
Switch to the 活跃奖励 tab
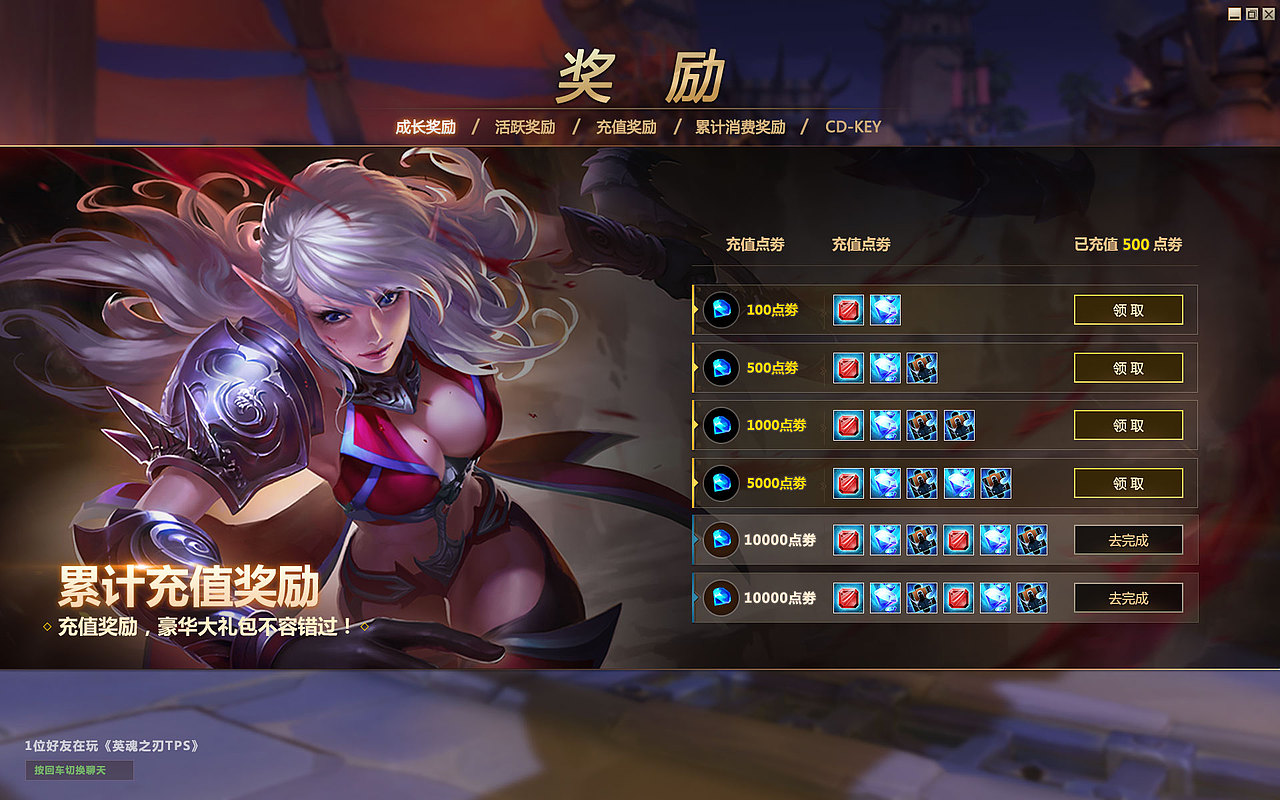tap(527, 127)
